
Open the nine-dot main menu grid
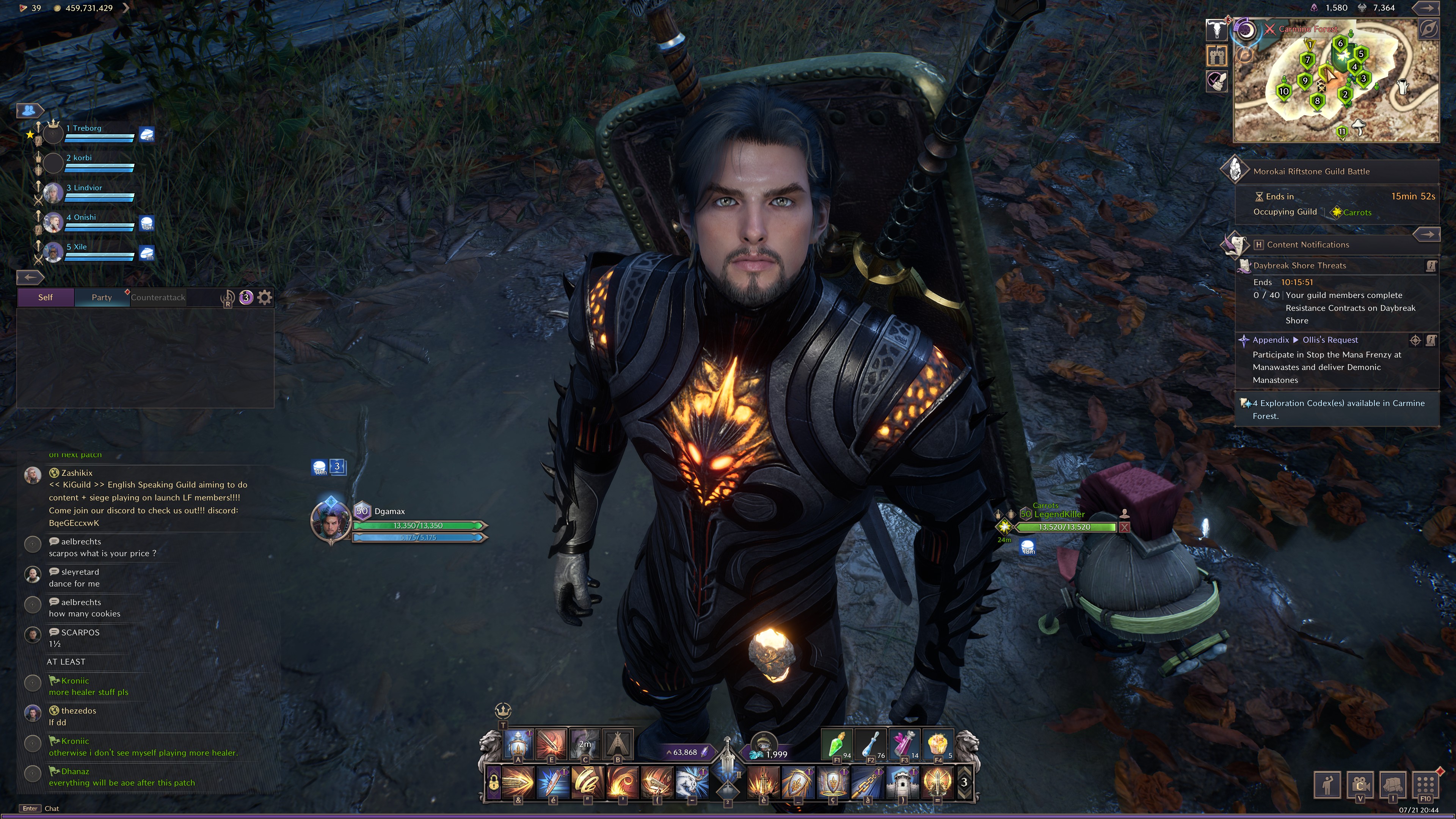(1426, 784)
